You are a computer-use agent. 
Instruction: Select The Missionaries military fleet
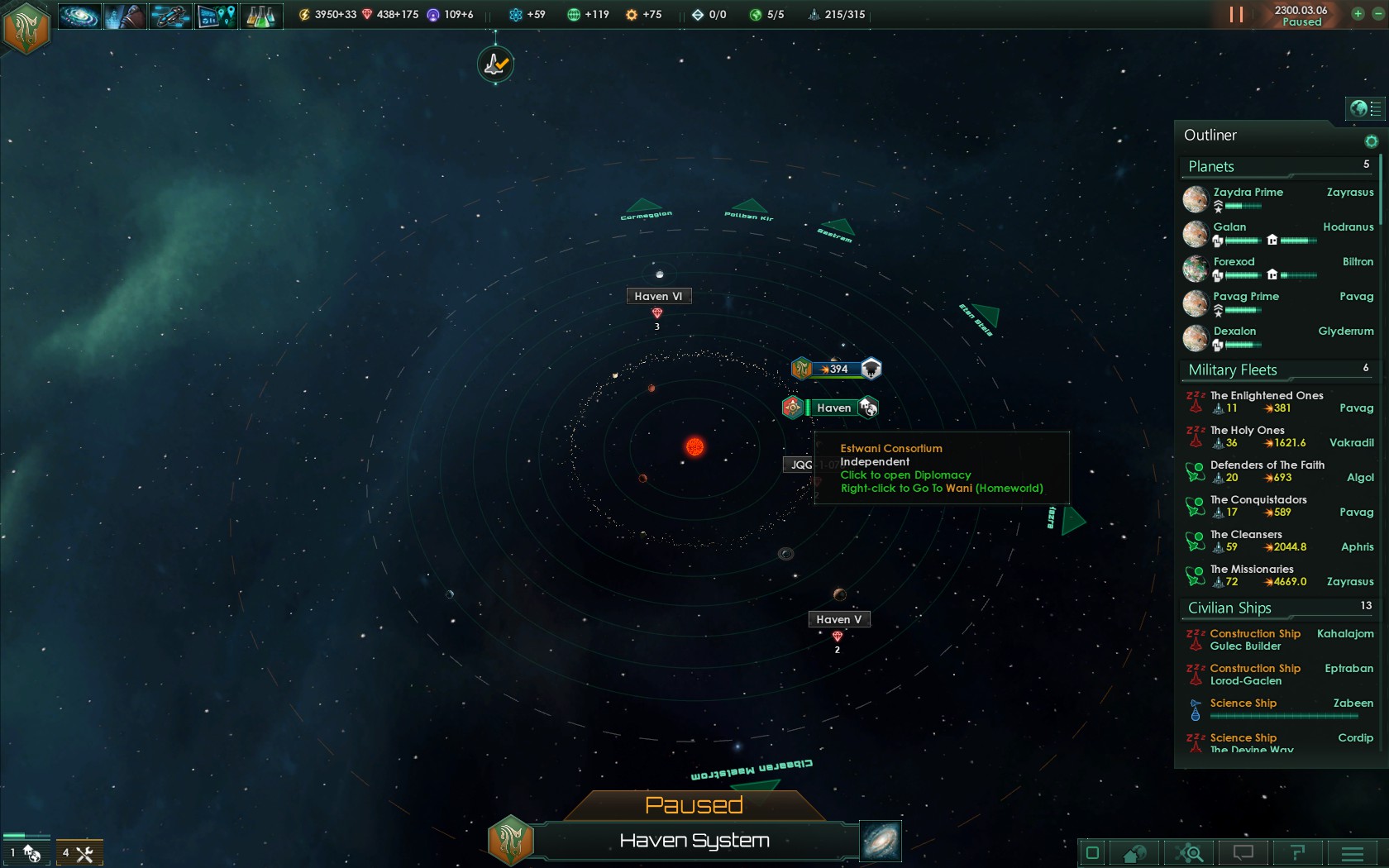[1251, 570]
